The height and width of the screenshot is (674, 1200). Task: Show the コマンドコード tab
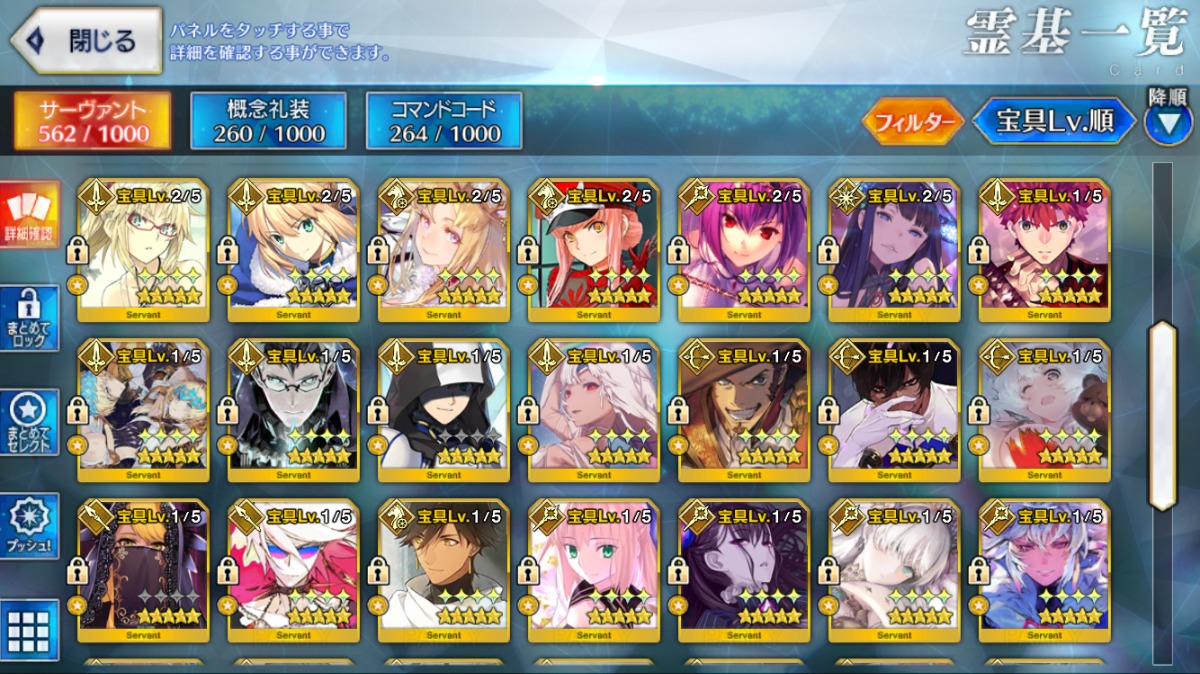pos(444,121)
